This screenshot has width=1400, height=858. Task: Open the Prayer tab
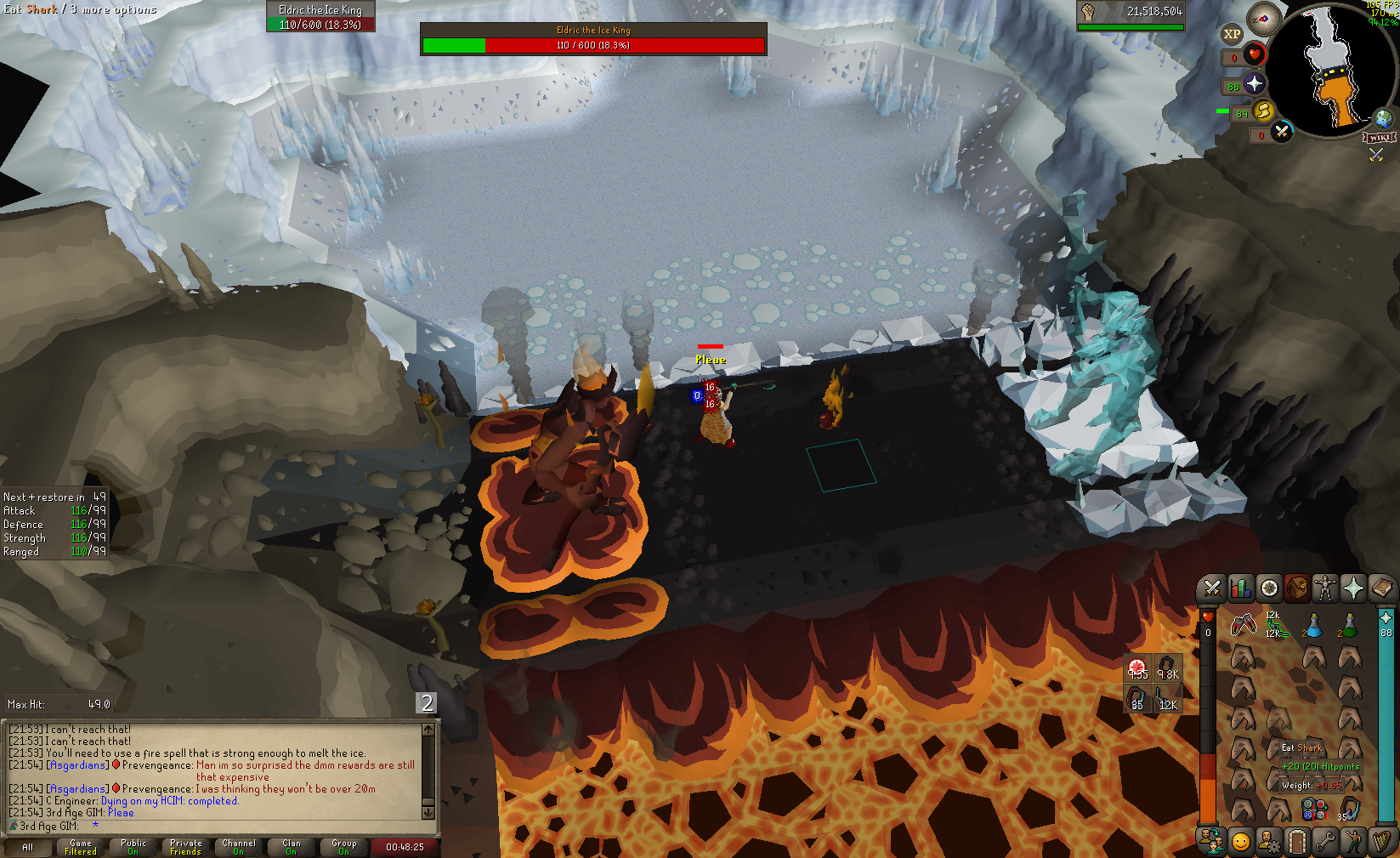[1353, 588]
